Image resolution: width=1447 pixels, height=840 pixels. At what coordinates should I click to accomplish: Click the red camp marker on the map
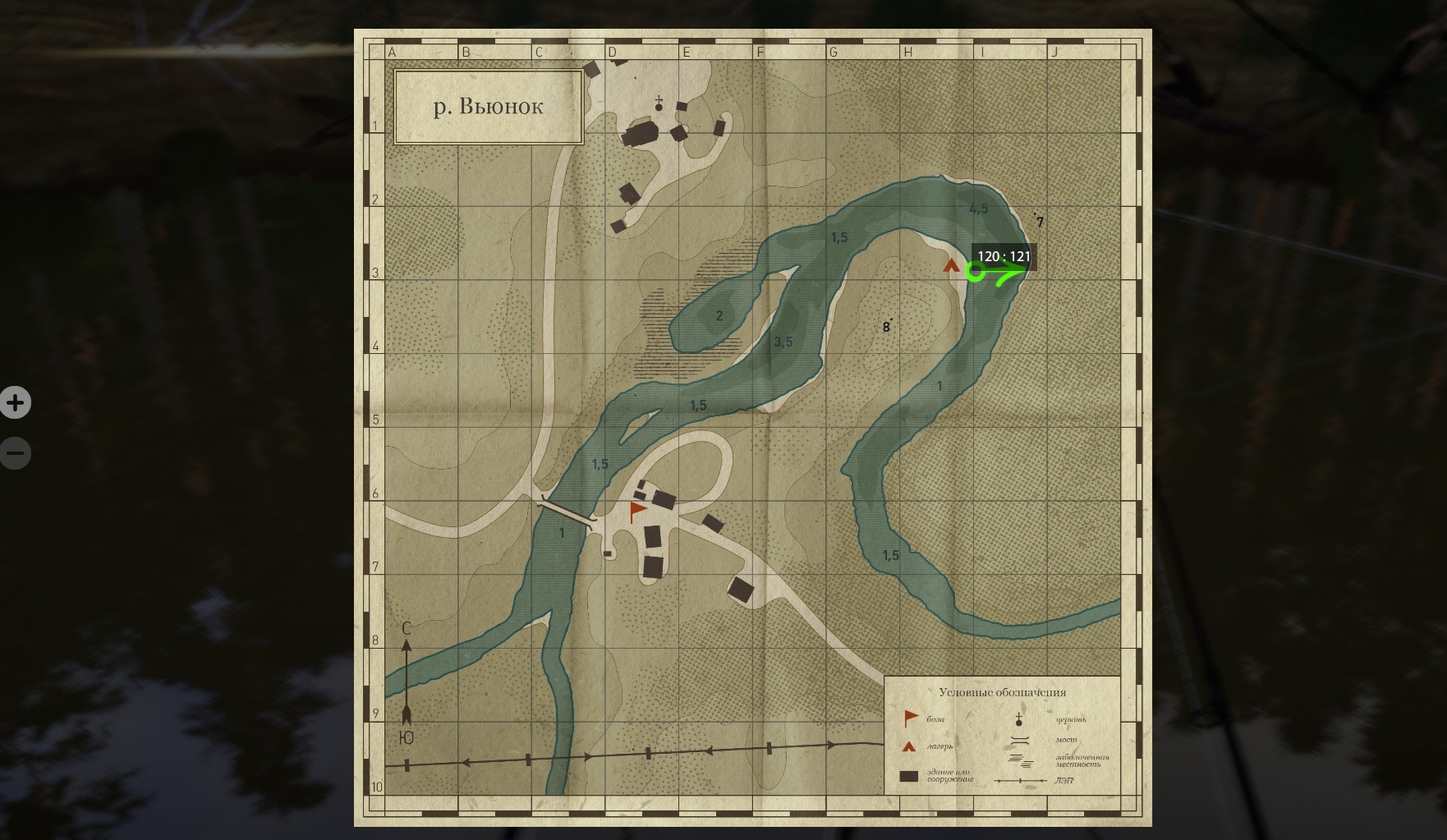coord(951,265)
